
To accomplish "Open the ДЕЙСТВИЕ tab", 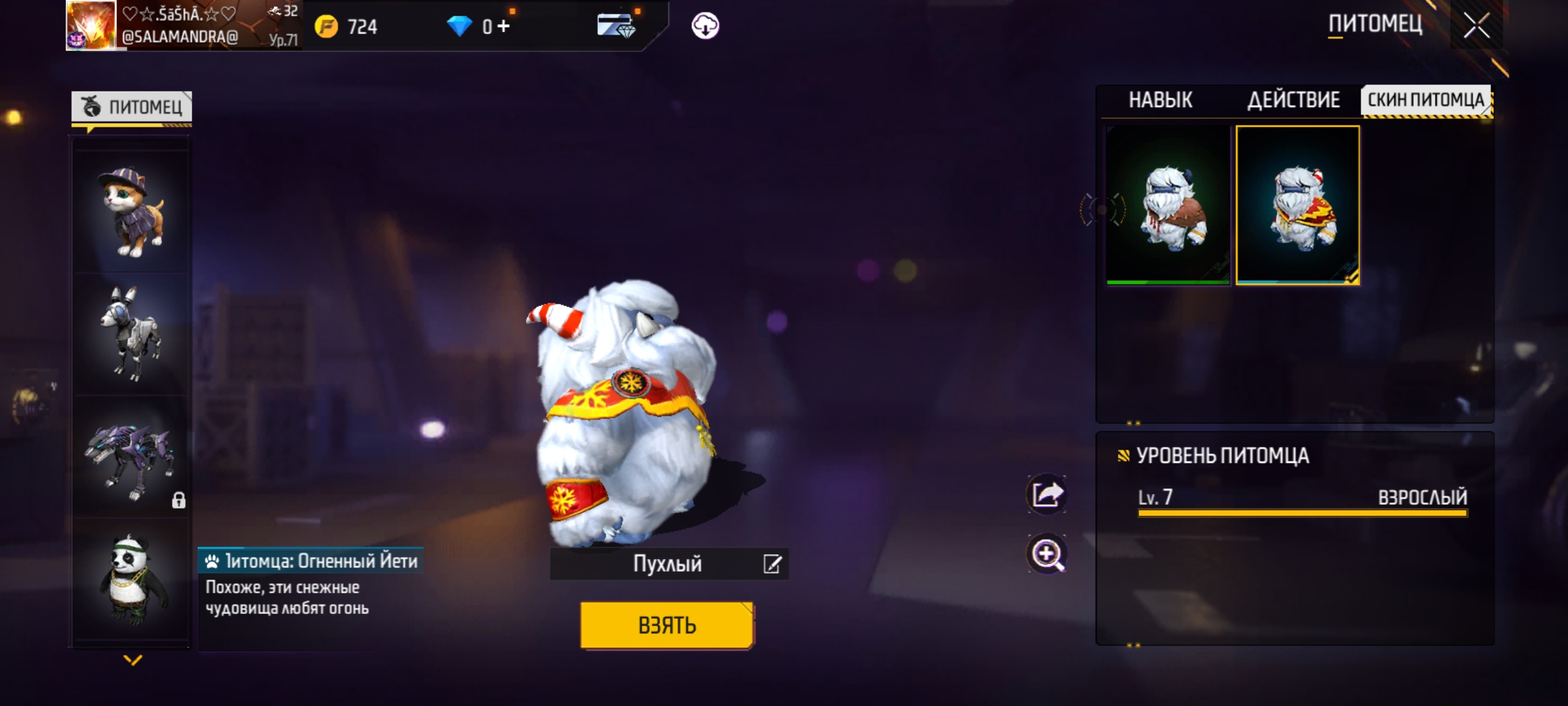I will pyautogui.click(x=1294, y=100).
